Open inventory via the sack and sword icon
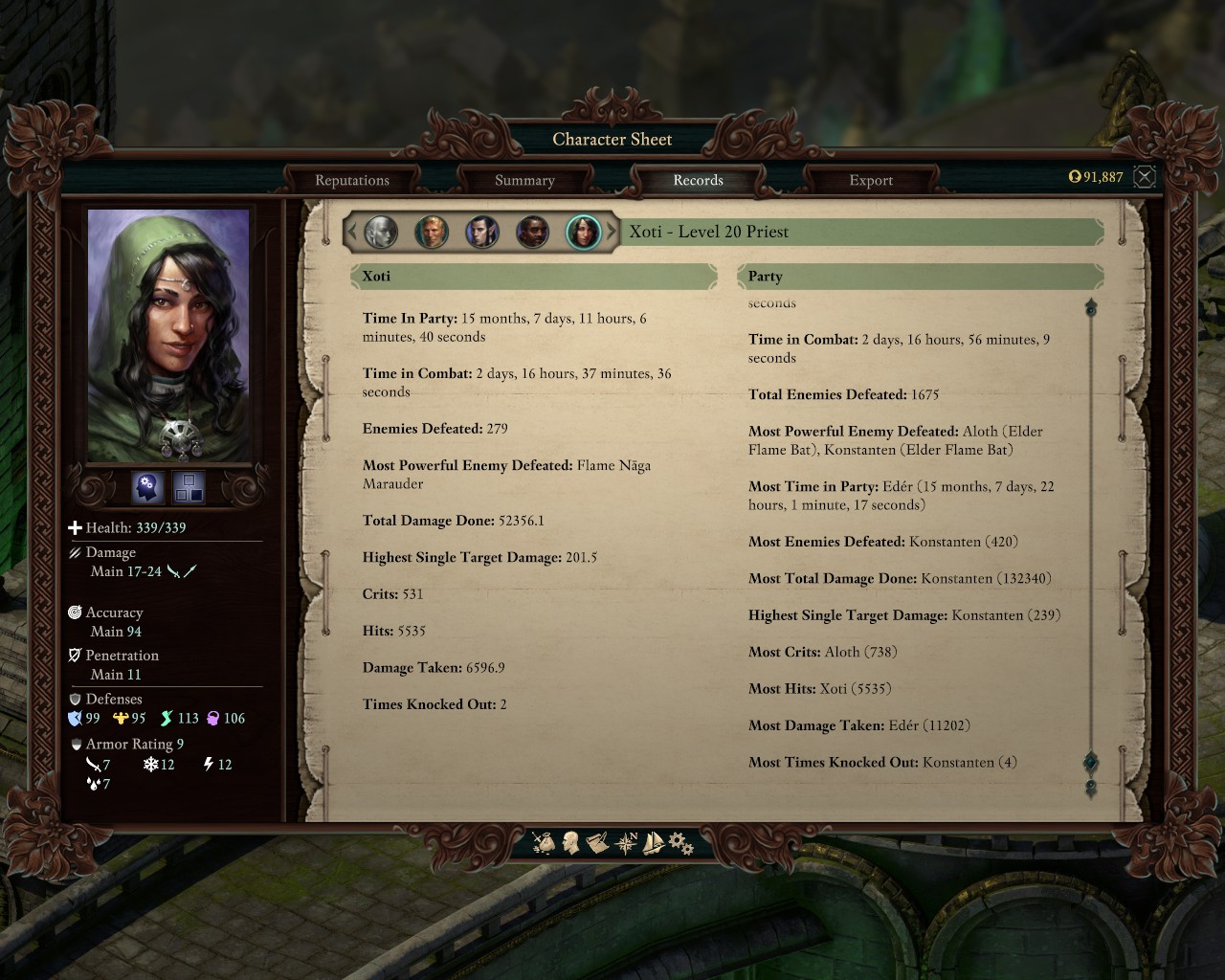Viewport: 1225px width, 980px height. (544, 843)
